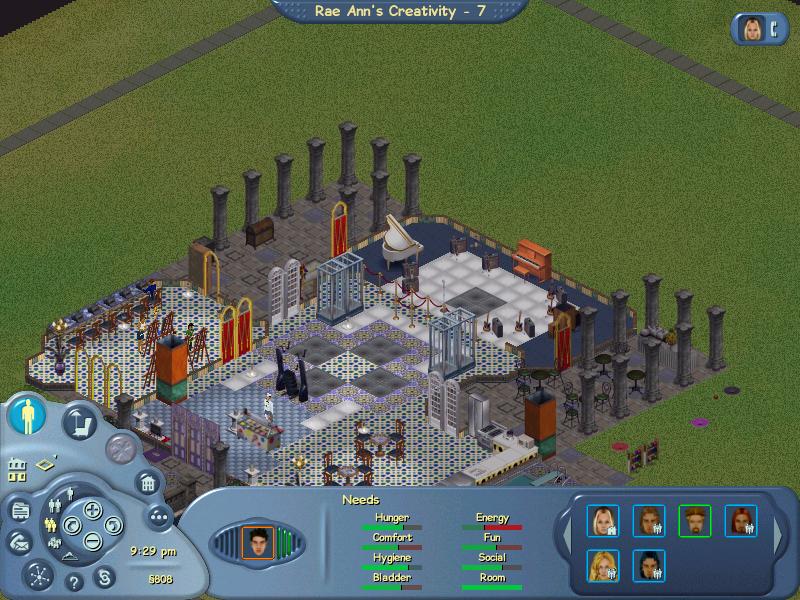Select the dark-haired Sim in the second row
Image resolution: width=800 pixels, height=600 pixels.
pos(648,565)
